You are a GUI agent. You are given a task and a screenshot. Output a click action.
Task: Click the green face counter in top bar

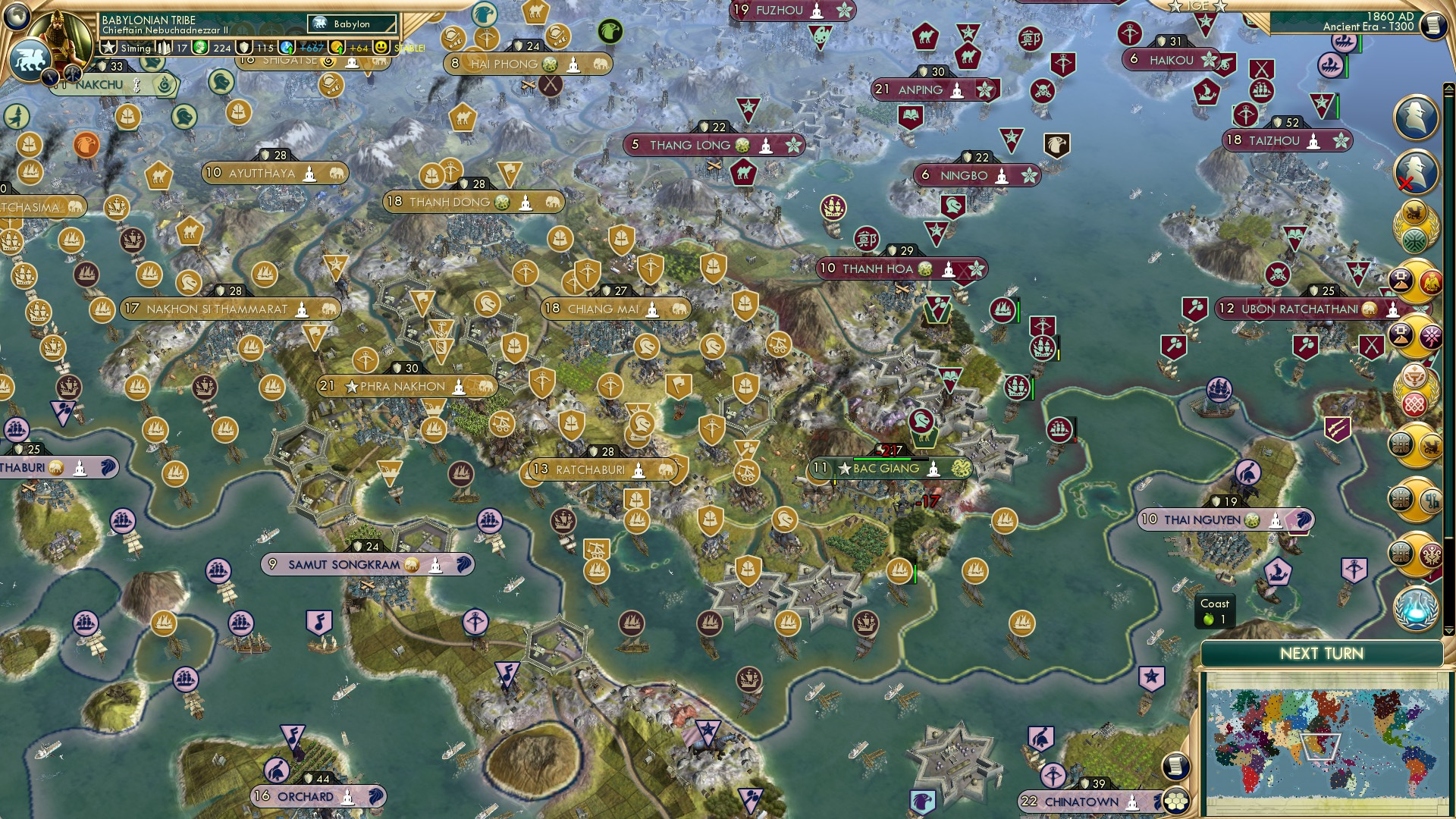pos(199,47)
